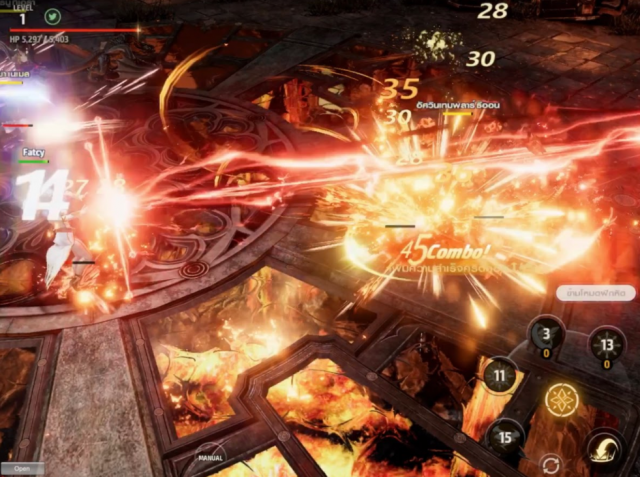Screen dimensions: 640x477
Task: Toggle the MANUAL combat mode button
Action: (x=211, y=459)
